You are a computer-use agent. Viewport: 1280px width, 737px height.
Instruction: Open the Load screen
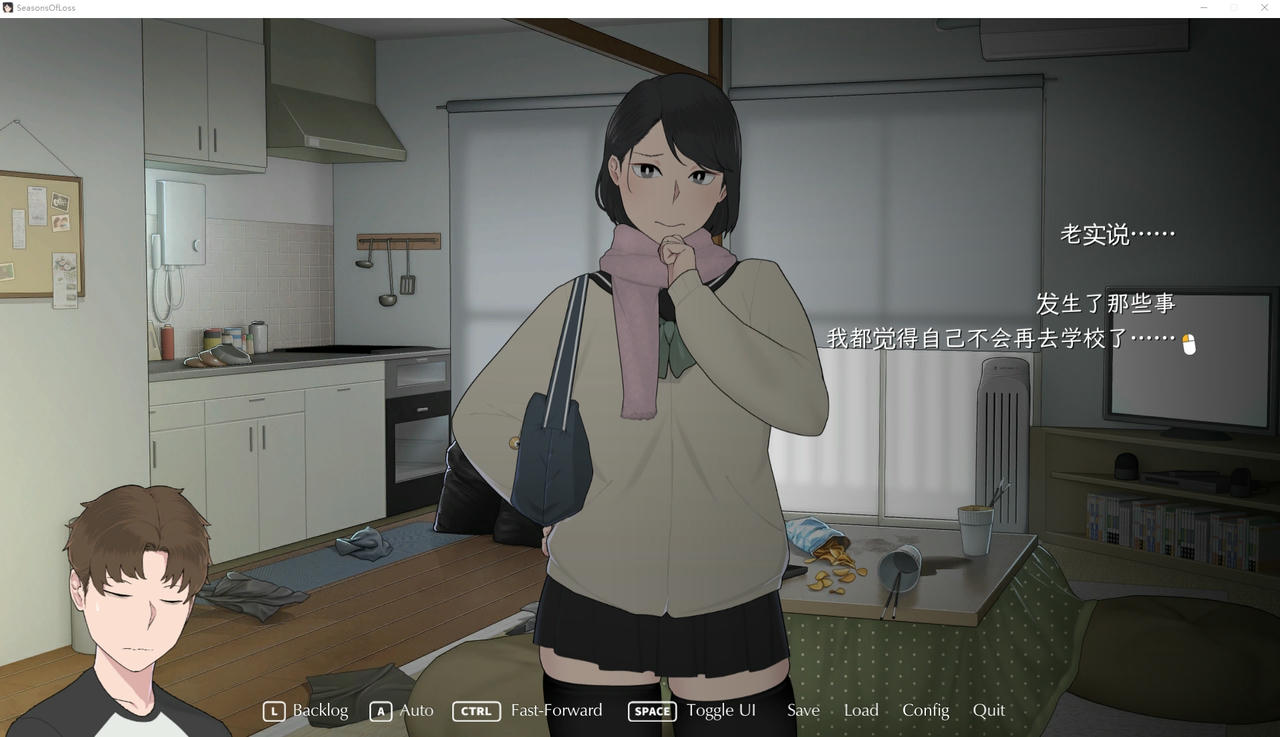click(861, 710)
